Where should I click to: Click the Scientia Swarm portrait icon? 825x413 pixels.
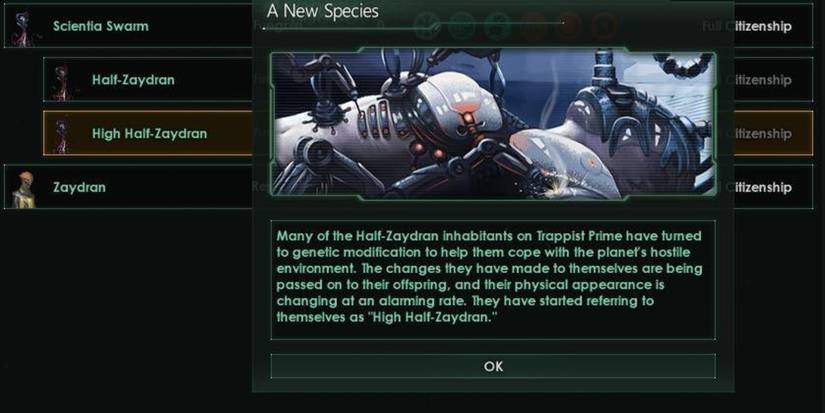pos(20,27)
